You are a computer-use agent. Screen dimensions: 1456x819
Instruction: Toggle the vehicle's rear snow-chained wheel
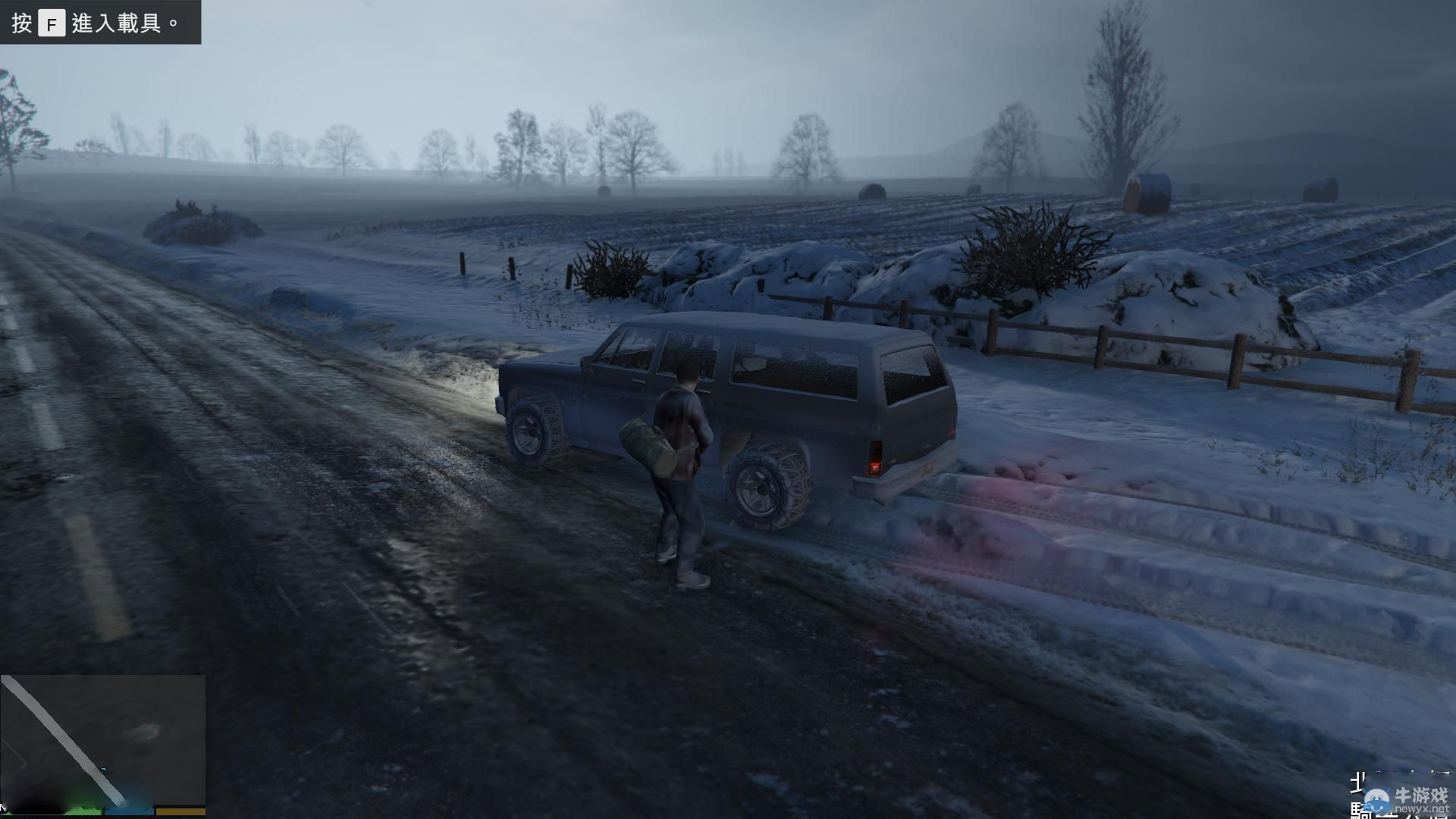762,485
